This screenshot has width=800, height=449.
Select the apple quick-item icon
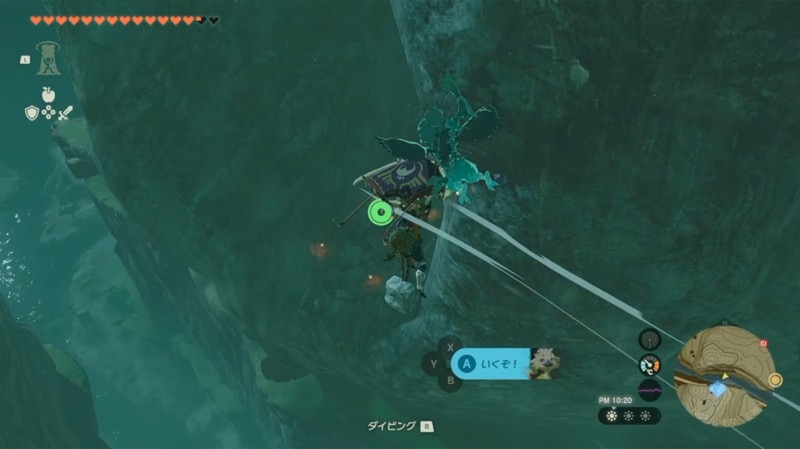(47, 94)
